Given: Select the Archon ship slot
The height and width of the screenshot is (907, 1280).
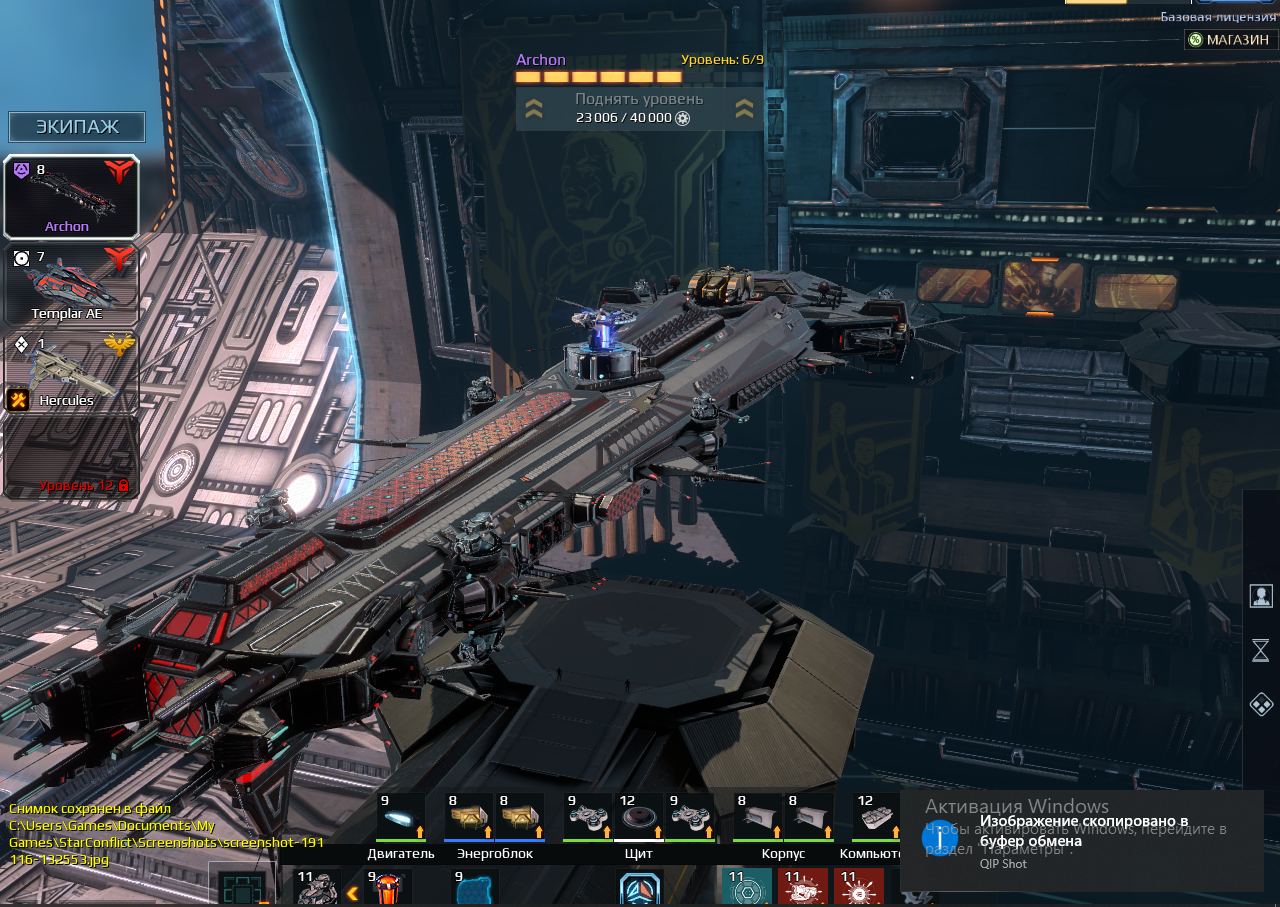Looking at the screenshot, I should [x=71, y=197].
